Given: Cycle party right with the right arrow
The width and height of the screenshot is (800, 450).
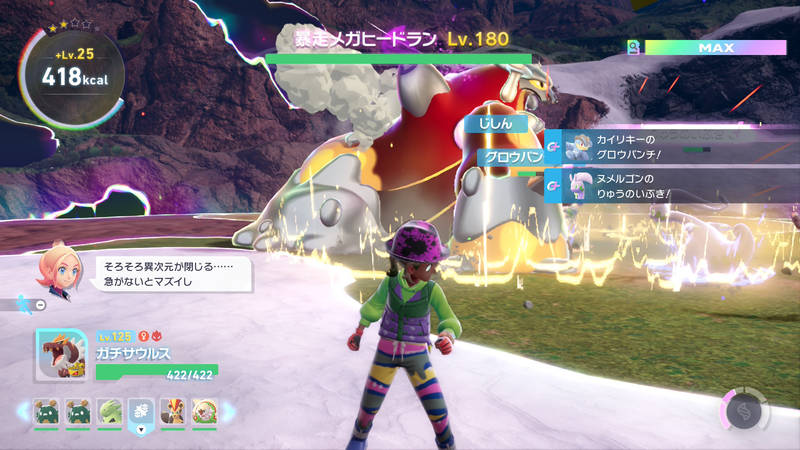Looking at the screenshot, I should tap(229, 411).
